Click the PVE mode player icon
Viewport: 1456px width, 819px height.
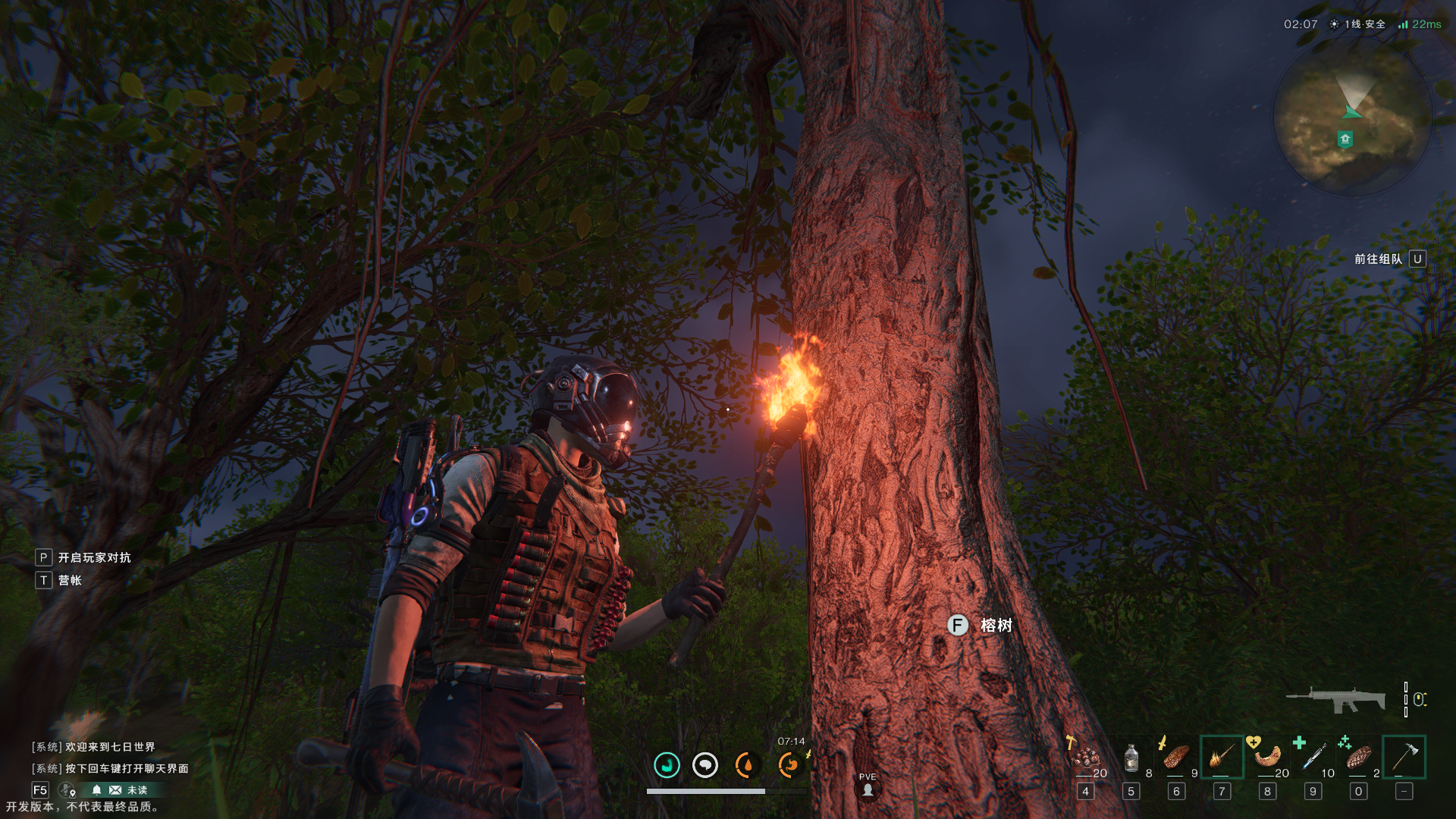[868, 789]
